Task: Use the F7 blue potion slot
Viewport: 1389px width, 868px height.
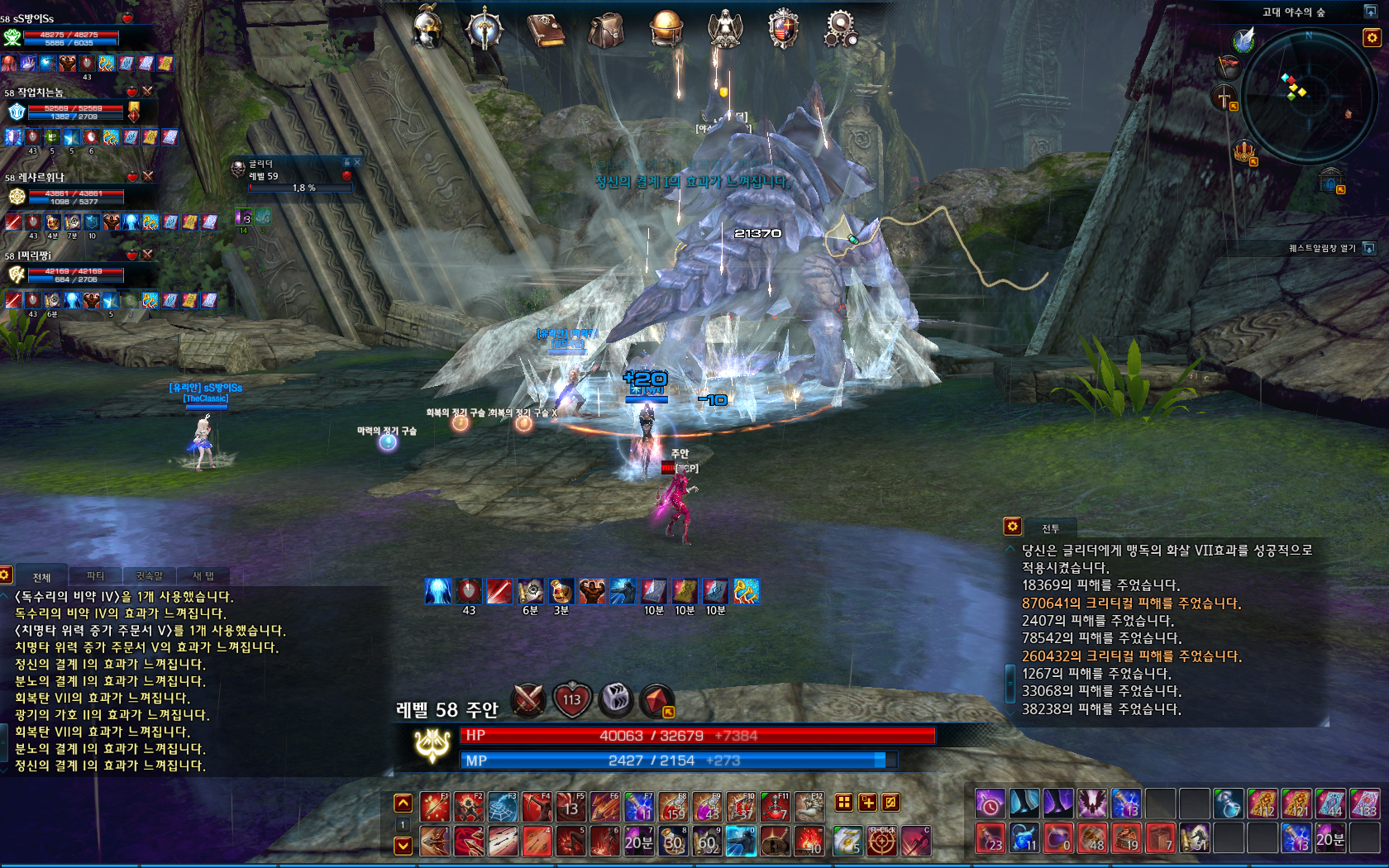Action: [638, 806]
